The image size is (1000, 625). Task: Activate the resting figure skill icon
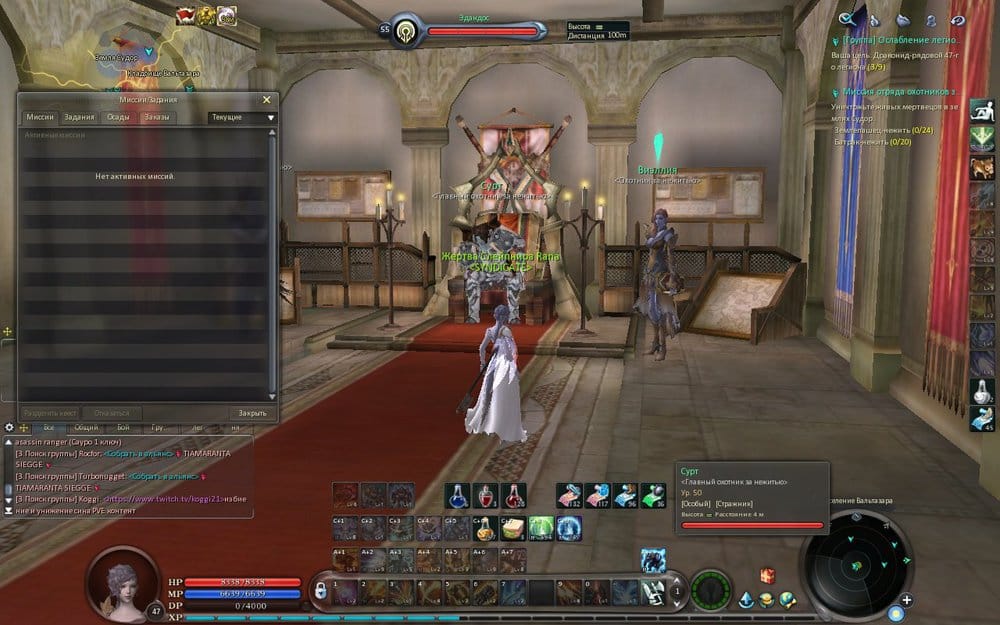(x=981, y=109)
